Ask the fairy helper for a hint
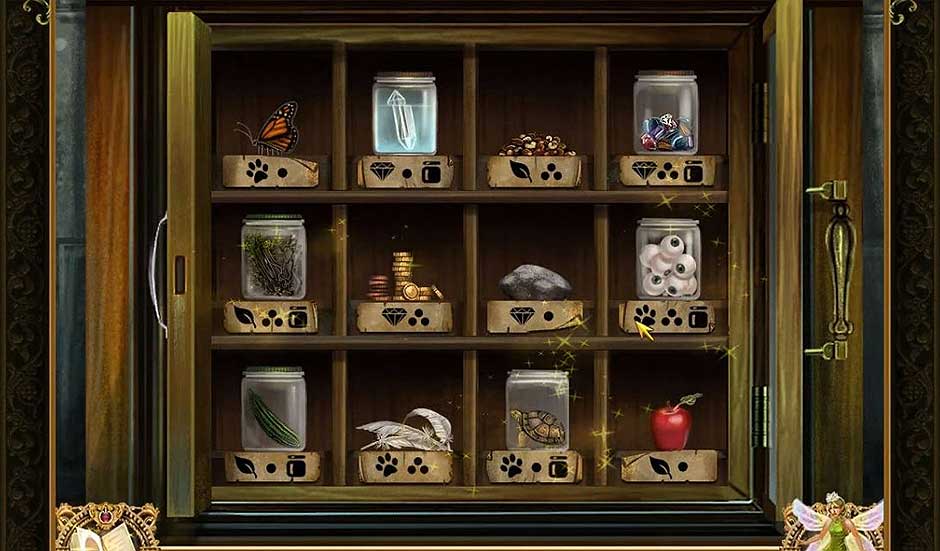Viewport: 940px width, 551px height. pyautogui.click(x=837, y=526)
